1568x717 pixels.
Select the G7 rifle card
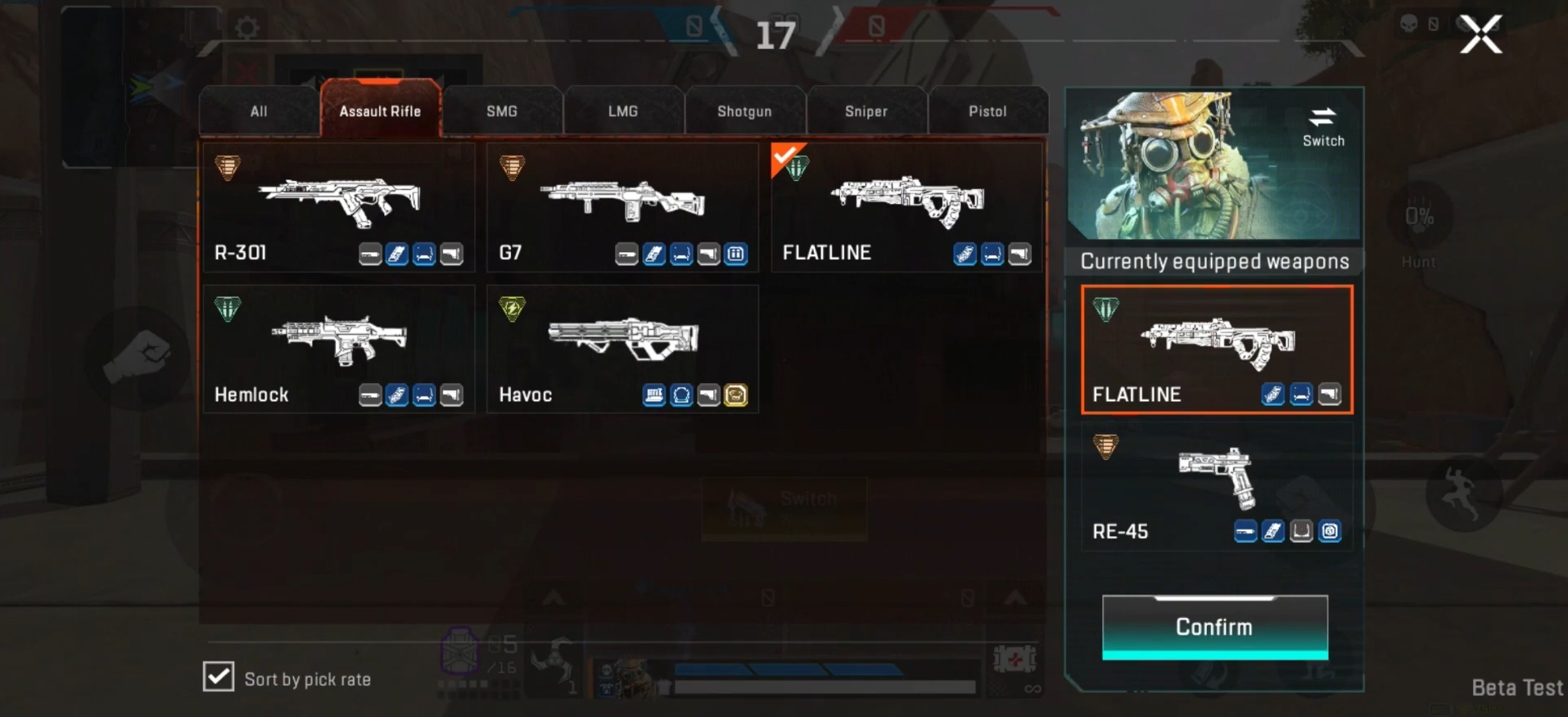click(622, 207)
